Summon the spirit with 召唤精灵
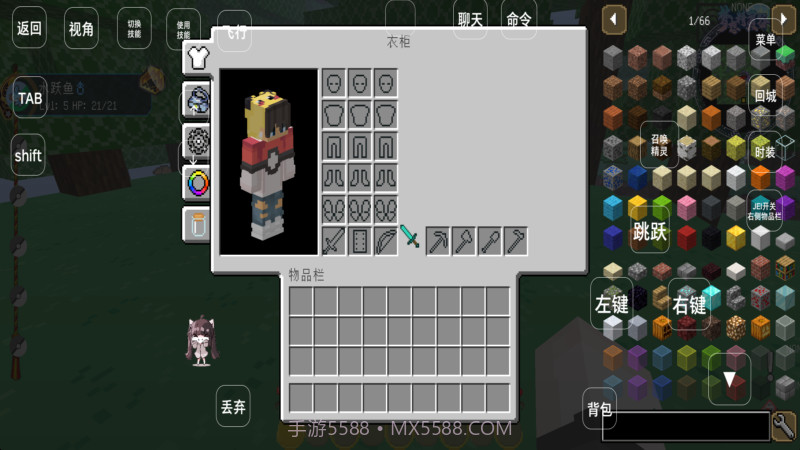800x450 pixels. point(659,145)
